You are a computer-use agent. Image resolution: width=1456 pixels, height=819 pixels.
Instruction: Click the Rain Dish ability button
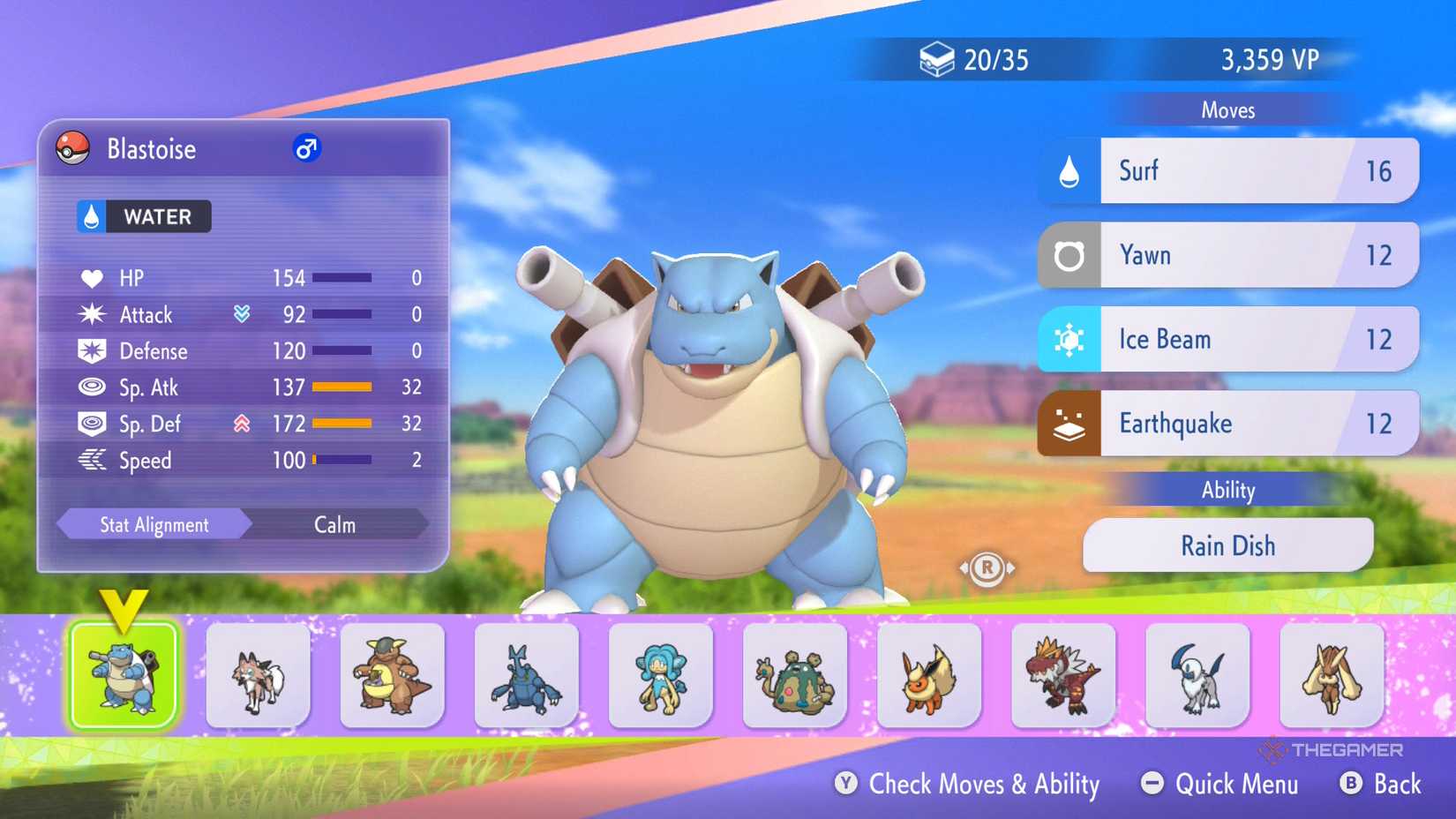(x=1227, y=545)
